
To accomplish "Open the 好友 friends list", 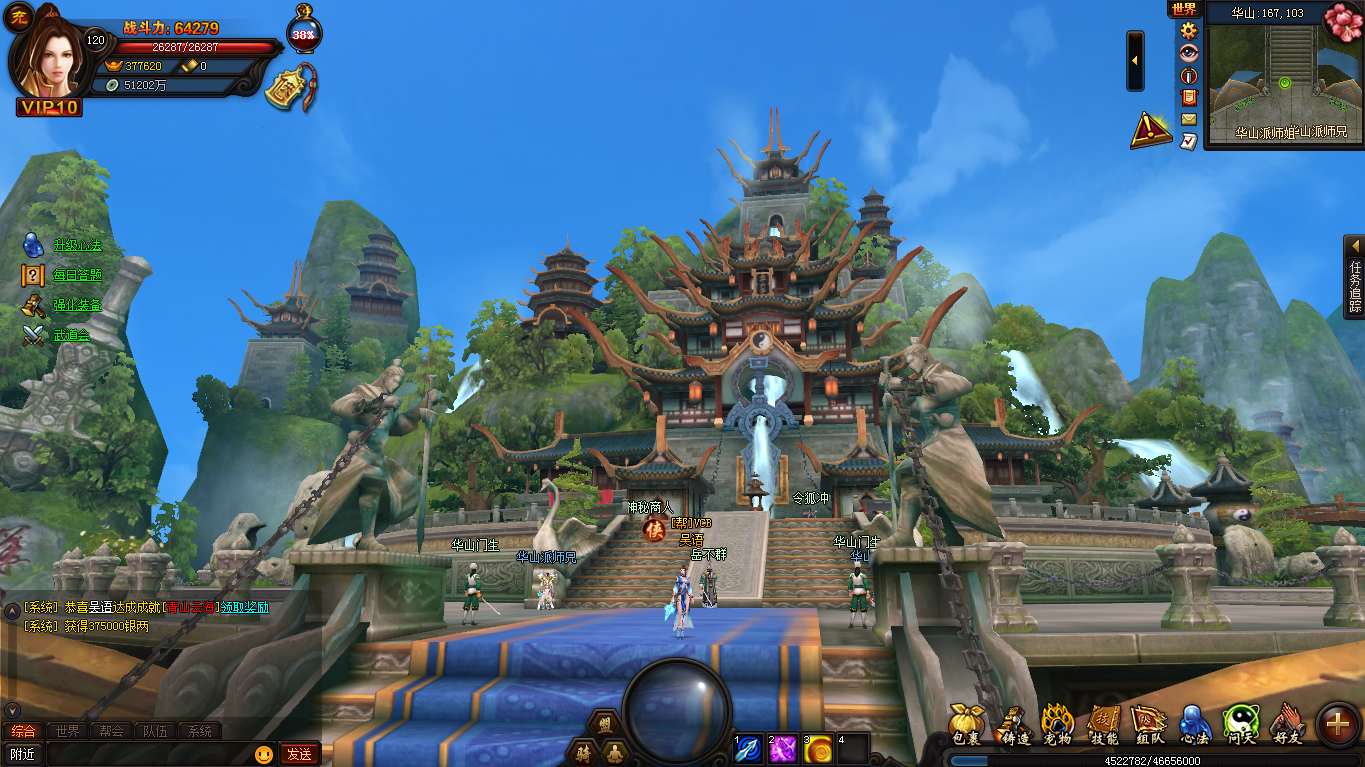I will point(1288,723).
